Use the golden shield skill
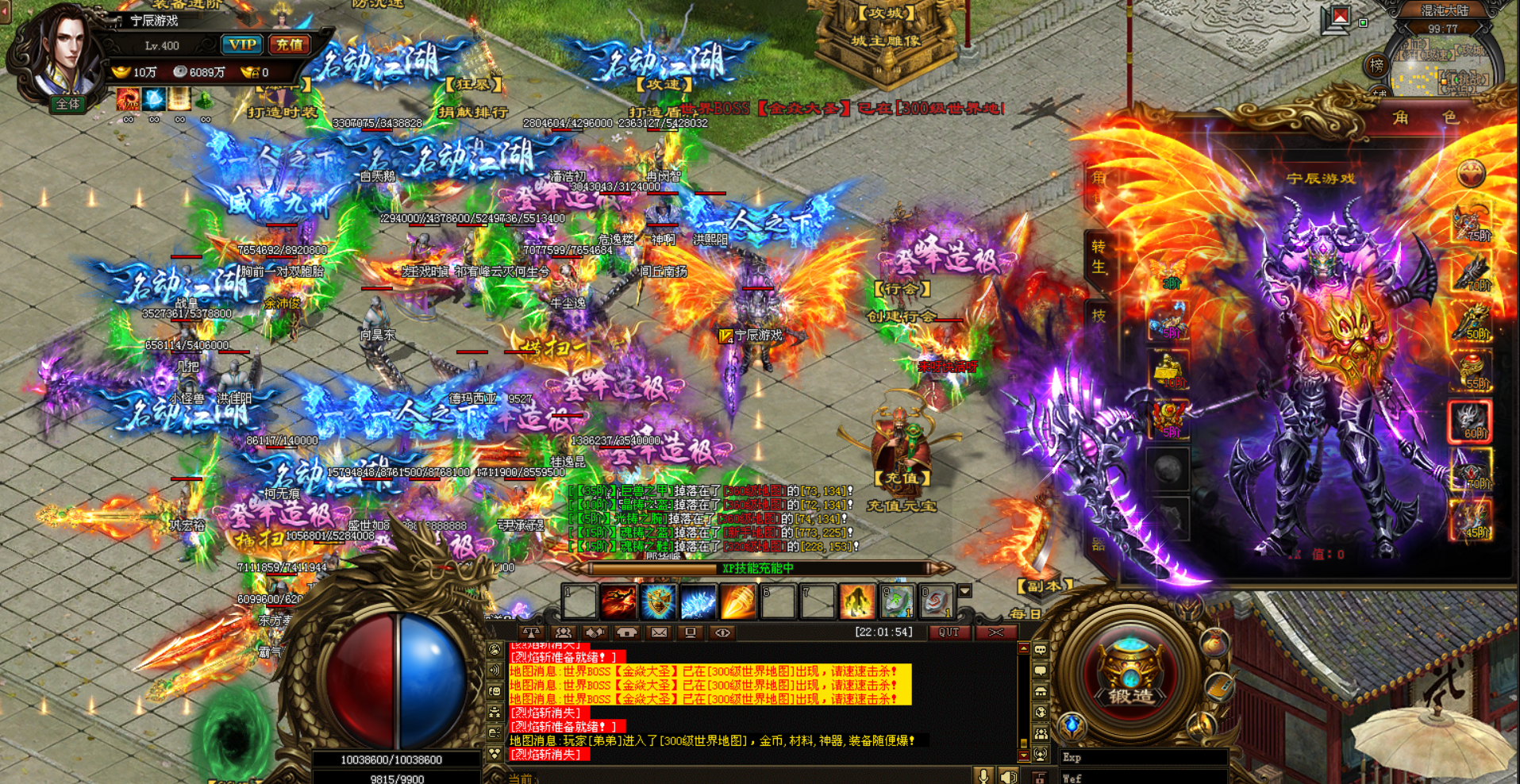1520x784 pixels. coord(658,602)
